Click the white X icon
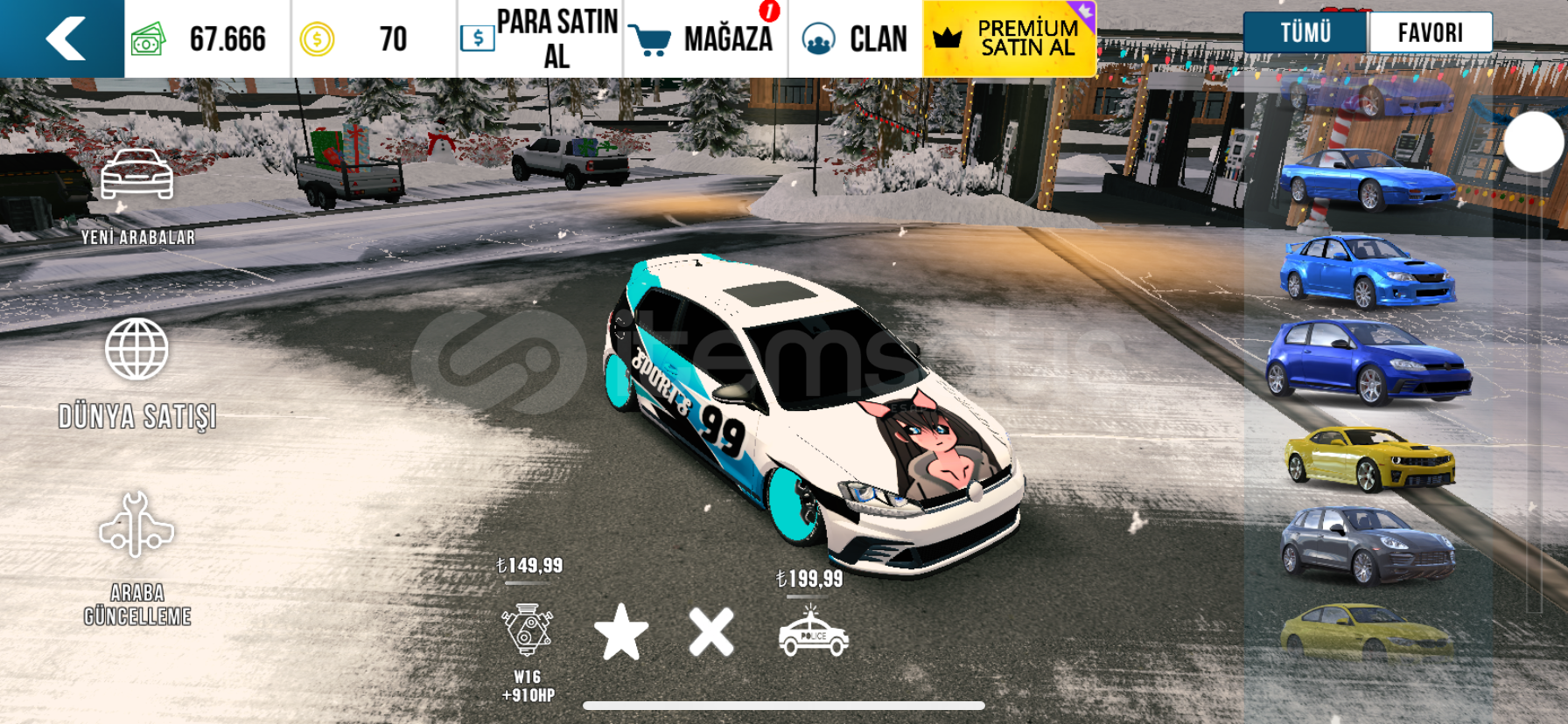Viewport: 1568px width, 724px height. pos(711,631)
